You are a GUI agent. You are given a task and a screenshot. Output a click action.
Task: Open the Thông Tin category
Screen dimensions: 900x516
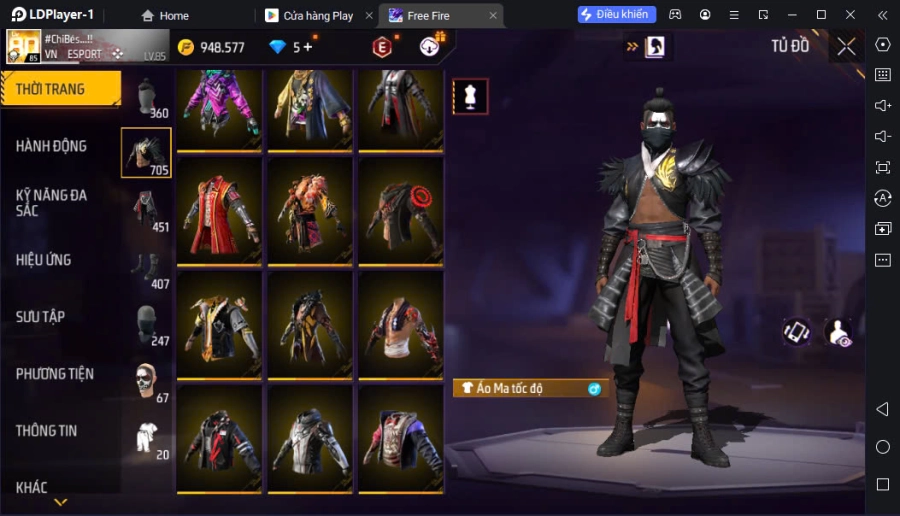point(47,431)
